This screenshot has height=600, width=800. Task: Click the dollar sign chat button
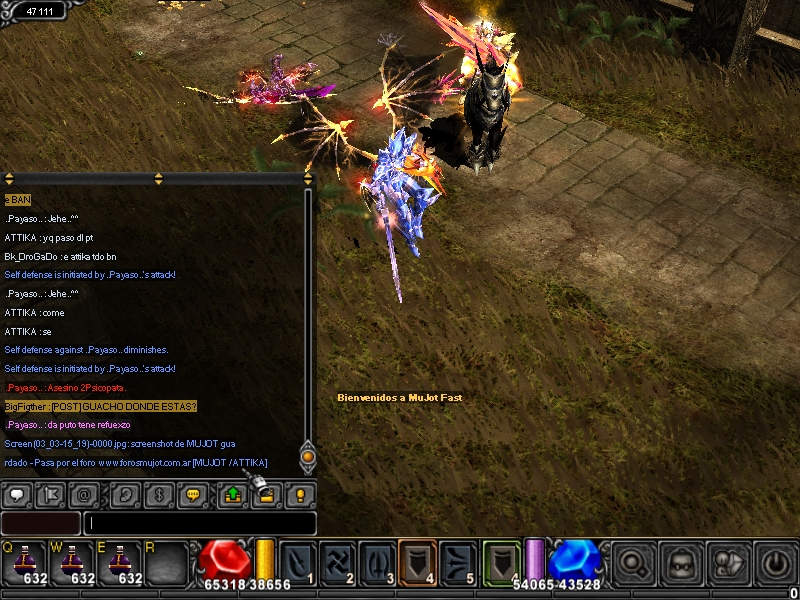[159, 493]
